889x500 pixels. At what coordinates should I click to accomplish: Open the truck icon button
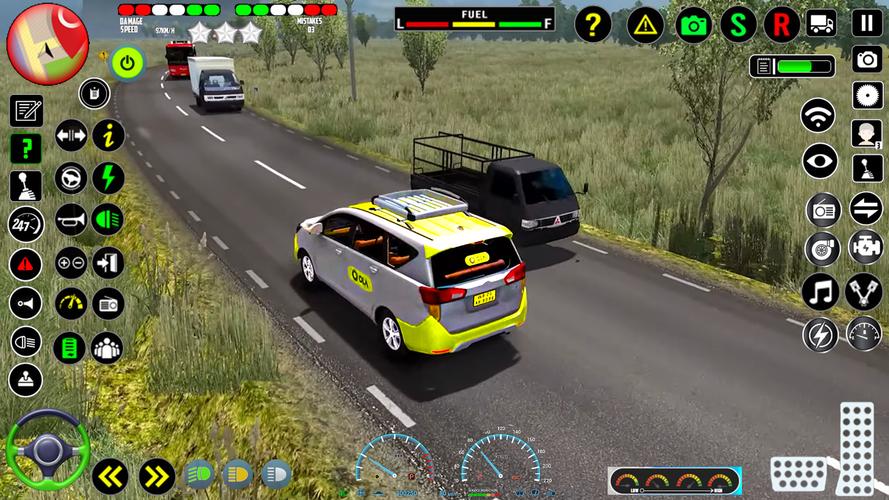(x=821, y=22)
